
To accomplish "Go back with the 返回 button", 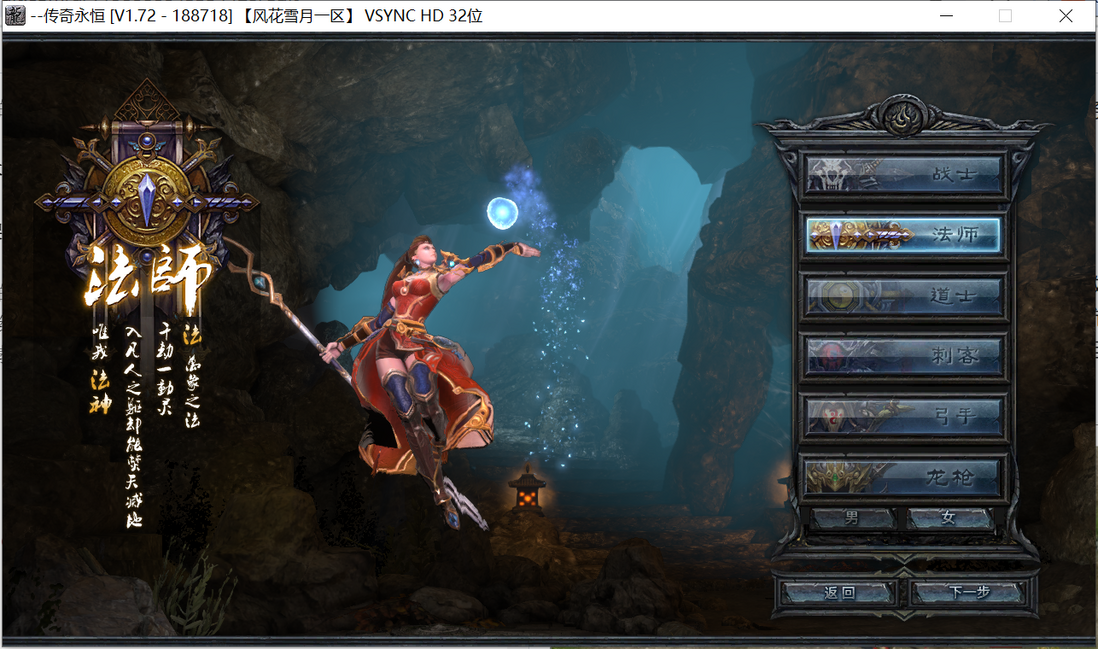I will click(839, 592).
